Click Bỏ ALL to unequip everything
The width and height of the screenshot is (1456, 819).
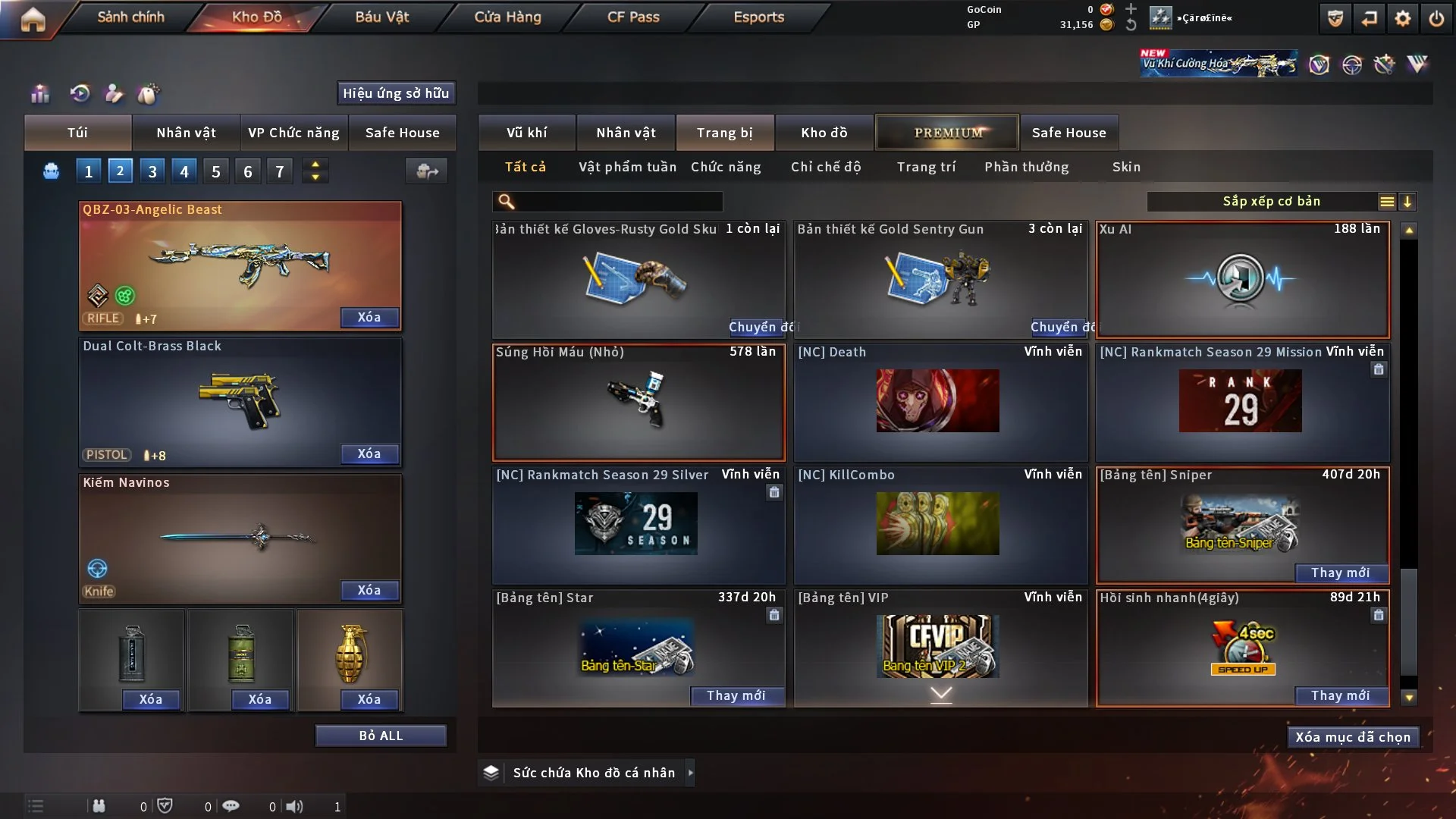click(x=381, y=736)
